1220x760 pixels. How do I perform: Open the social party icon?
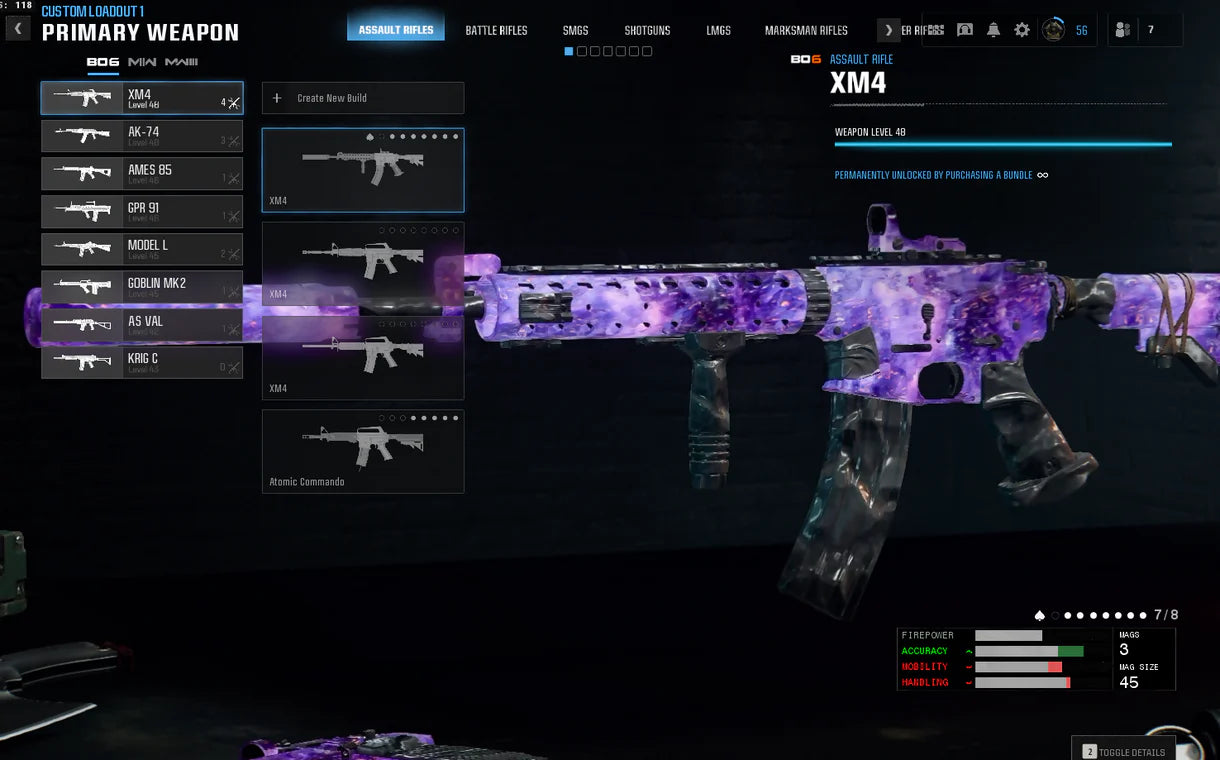1123,30
